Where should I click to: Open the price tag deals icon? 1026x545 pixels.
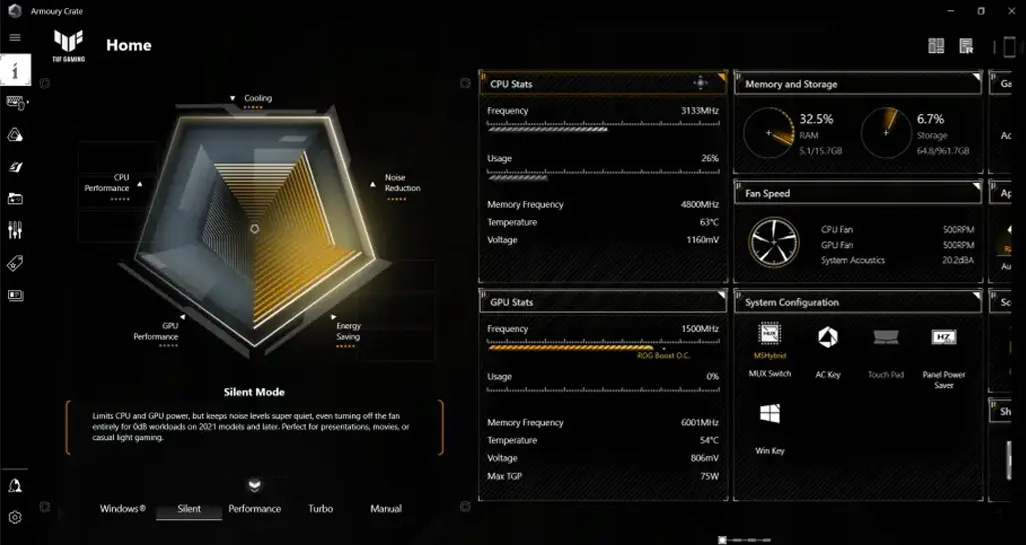pyautogui.click(x=15, y=264)
